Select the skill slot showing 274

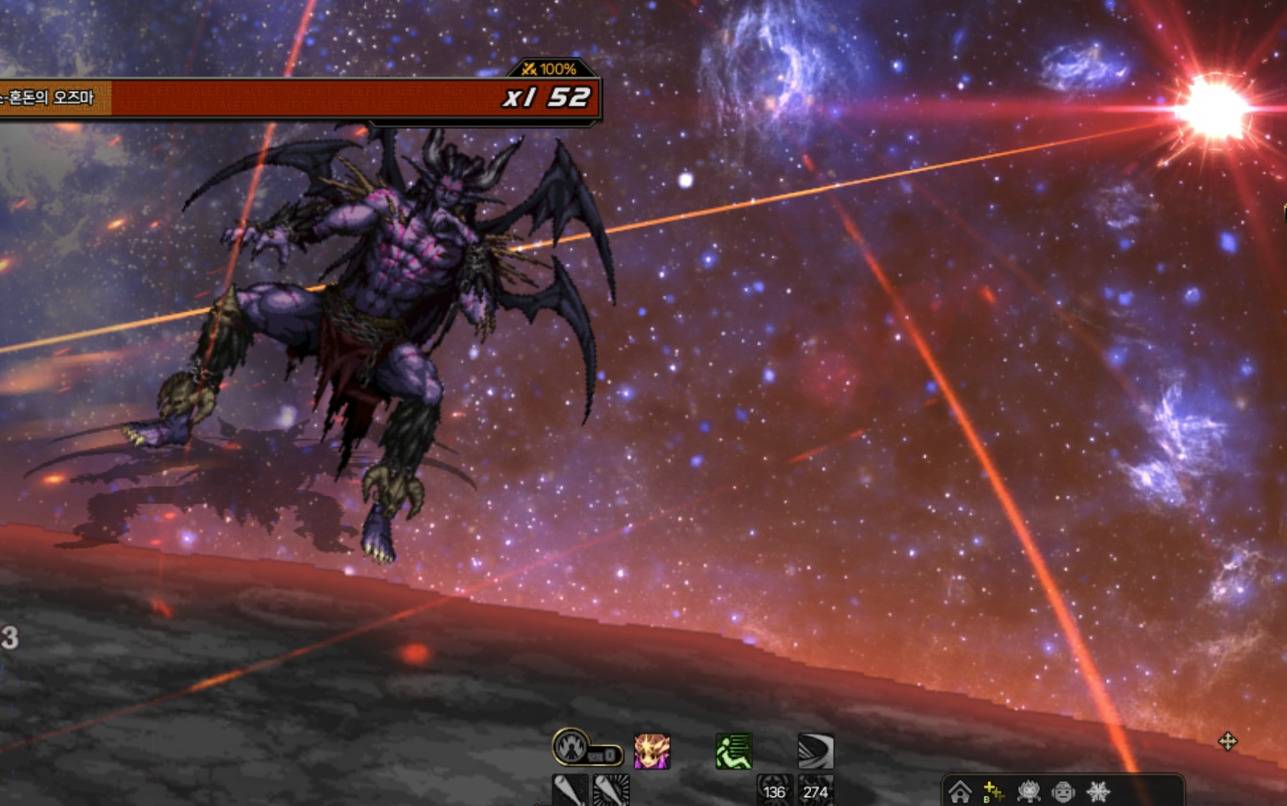coord(815,790)
